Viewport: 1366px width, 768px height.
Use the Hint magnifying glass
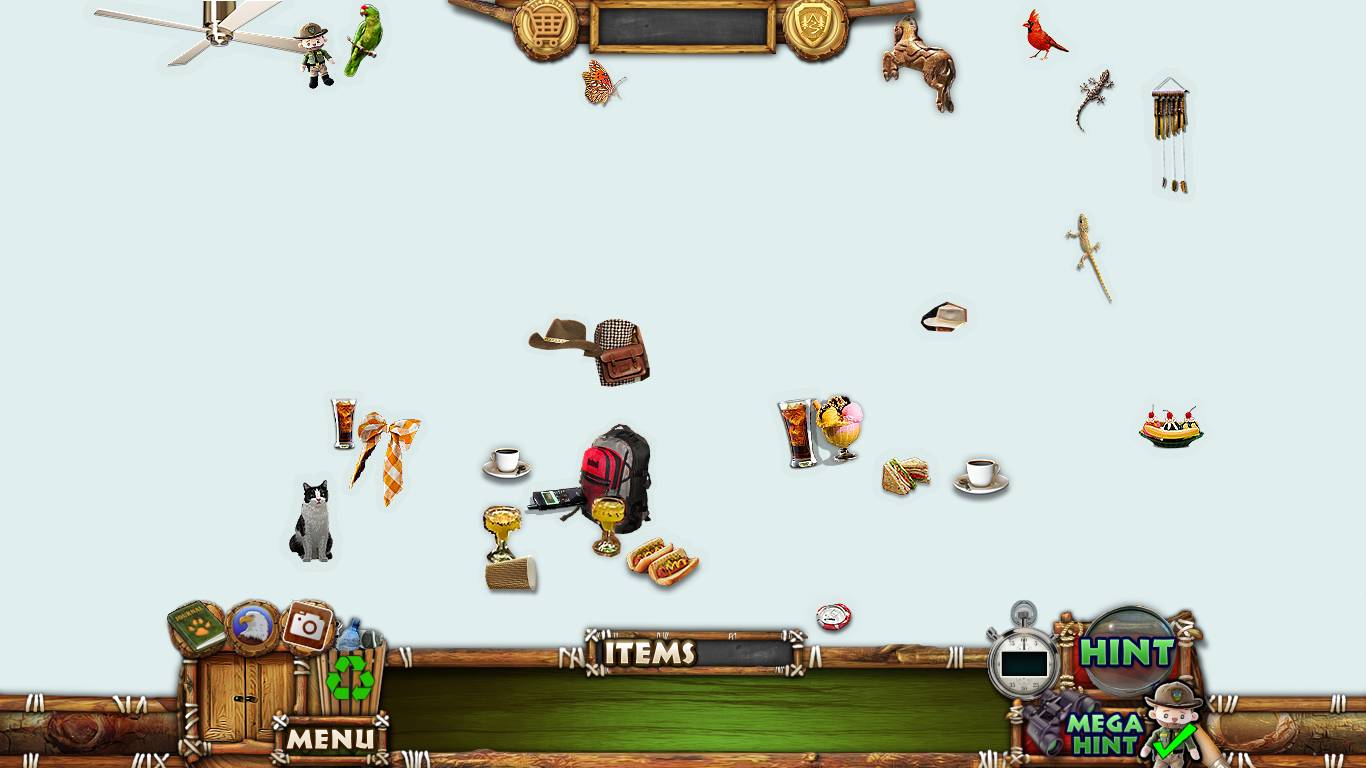[1128, 652]
